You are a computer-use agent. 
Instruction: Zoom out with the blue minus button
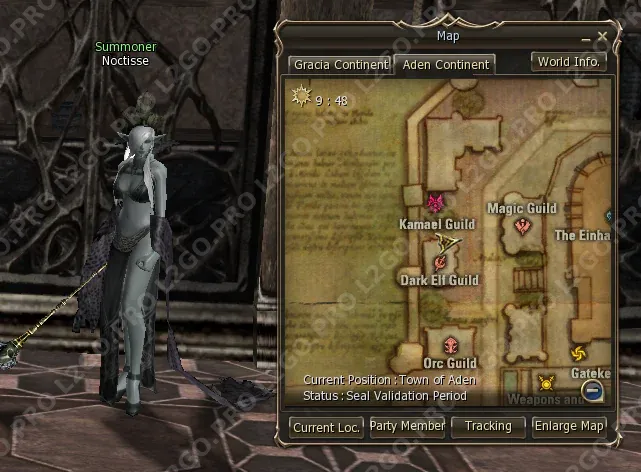pyautogui.click(x=593, y=390)
